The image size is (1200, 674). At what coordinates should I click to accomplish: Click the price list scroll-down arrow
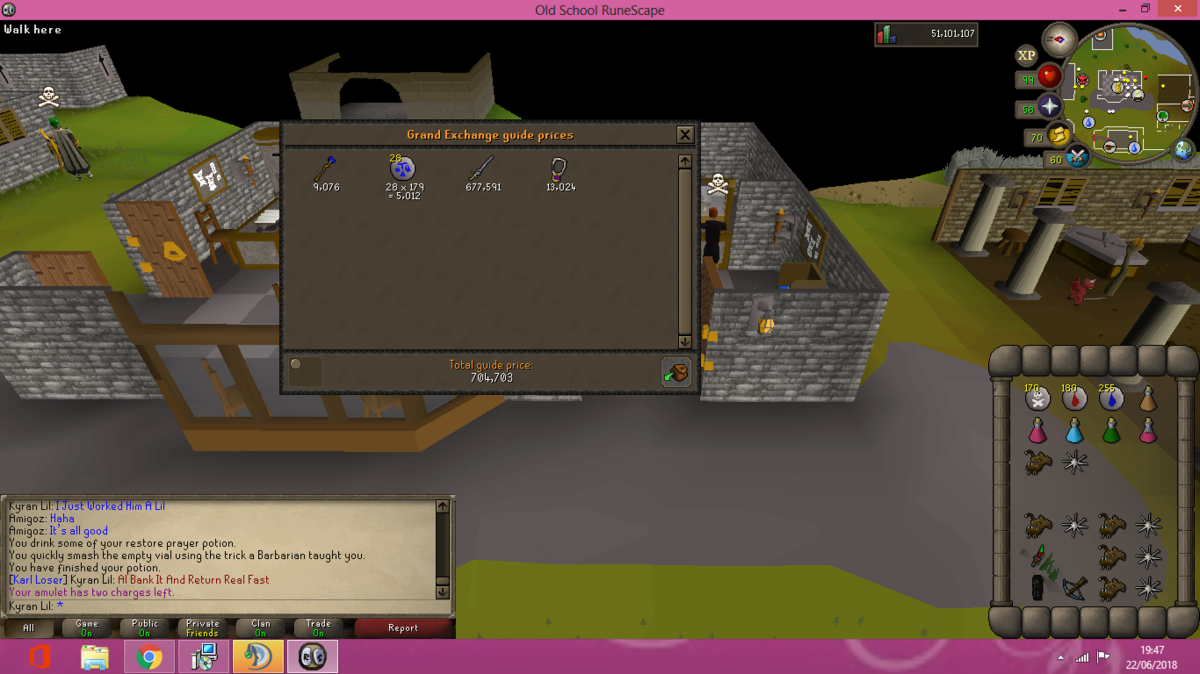pyautogui.click(x=685, y=342)
